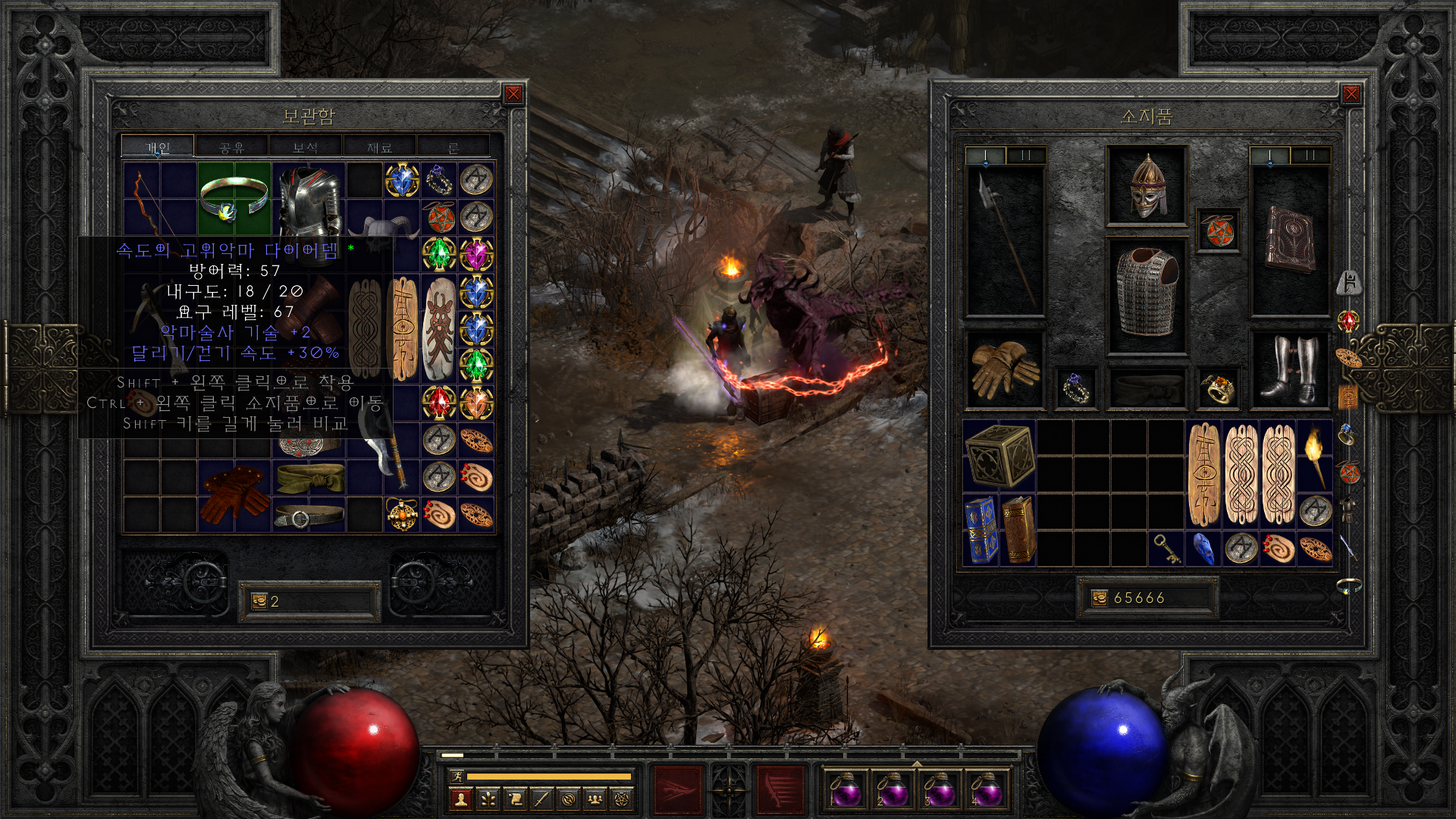Pick up the highlighted diadem in stash
1456x819 pixels.
[234, 199]
